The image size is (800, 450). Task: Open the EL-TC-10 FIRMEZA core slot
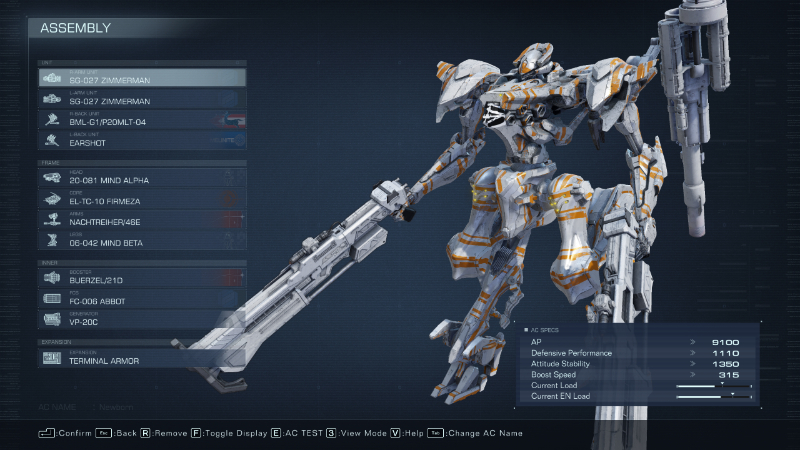[x=141, y=198]
